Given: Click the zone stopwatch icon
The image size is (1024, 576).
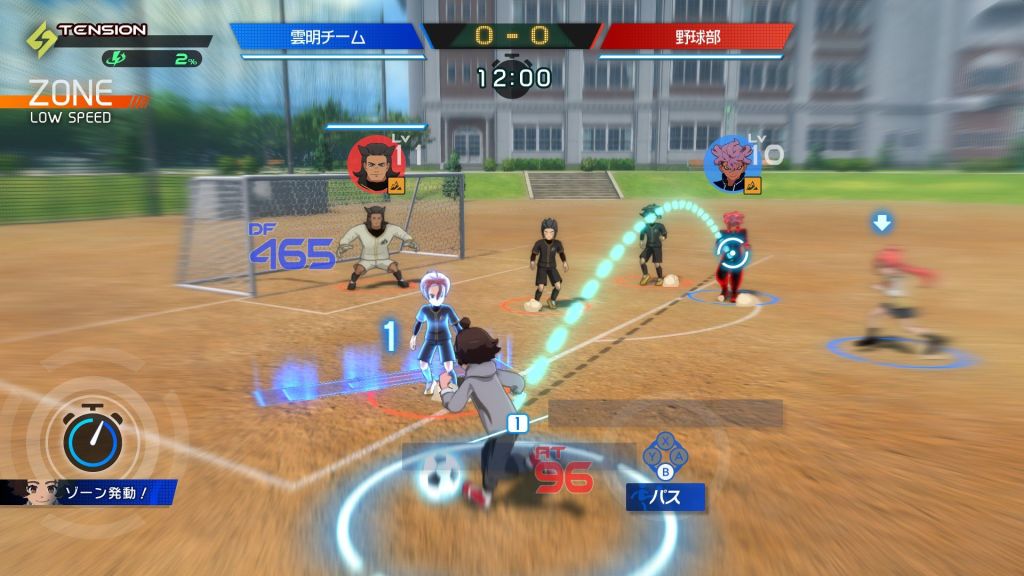Looking at the screenshot, I should (93, 439).
